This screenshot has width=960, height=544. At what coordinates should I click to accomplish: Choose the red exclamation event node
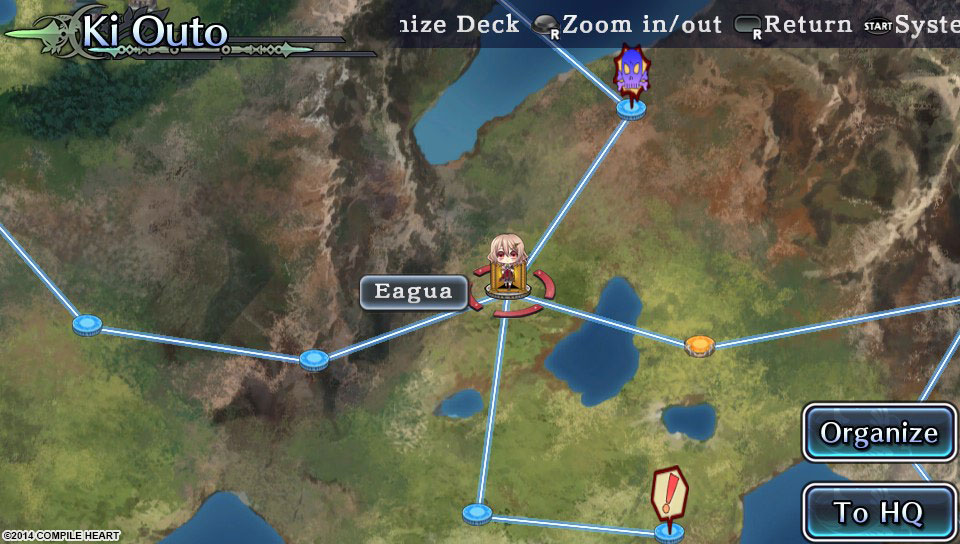coord(668,528)
